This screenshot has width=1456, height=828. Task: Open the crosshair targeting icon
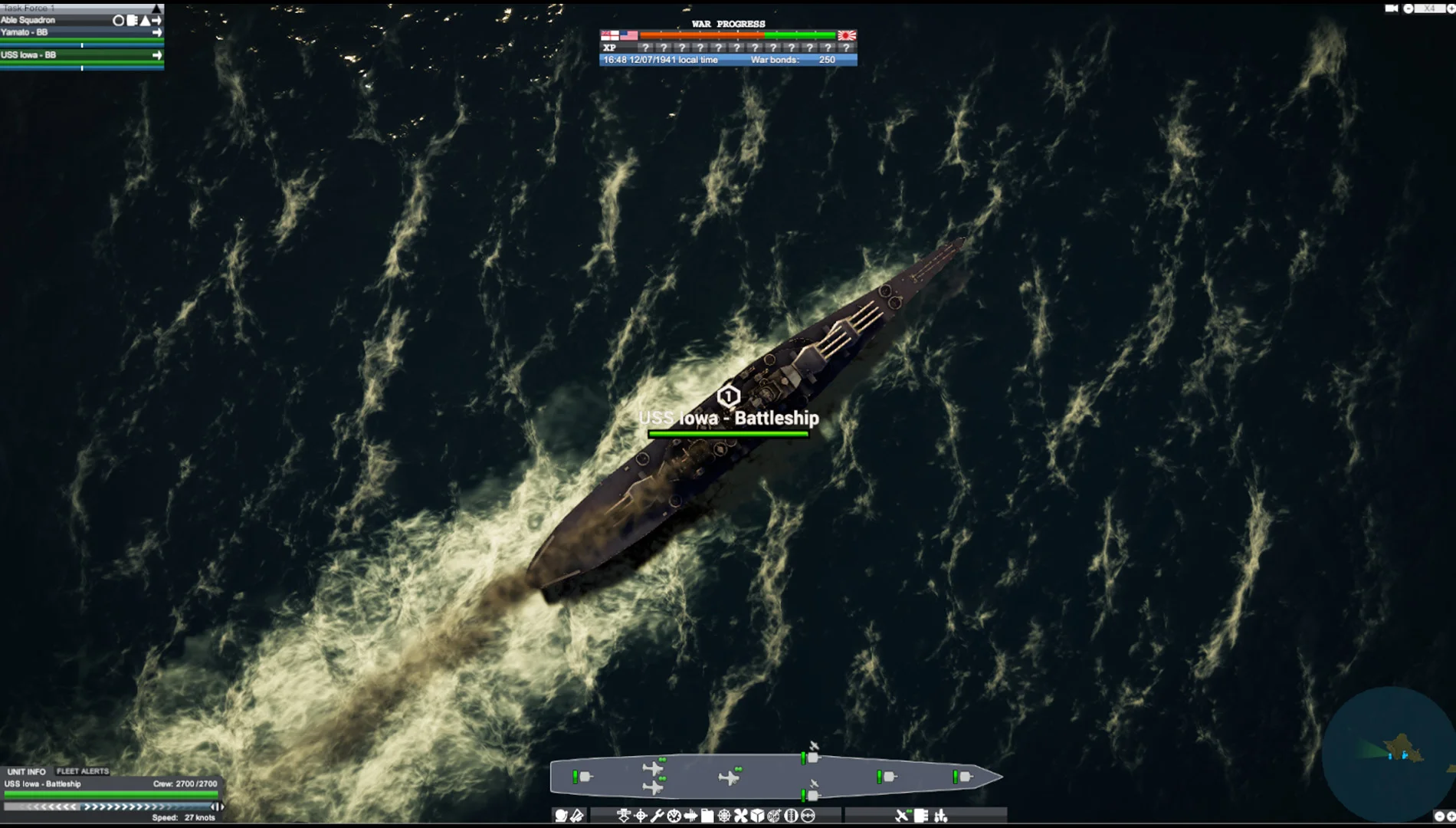641,816
